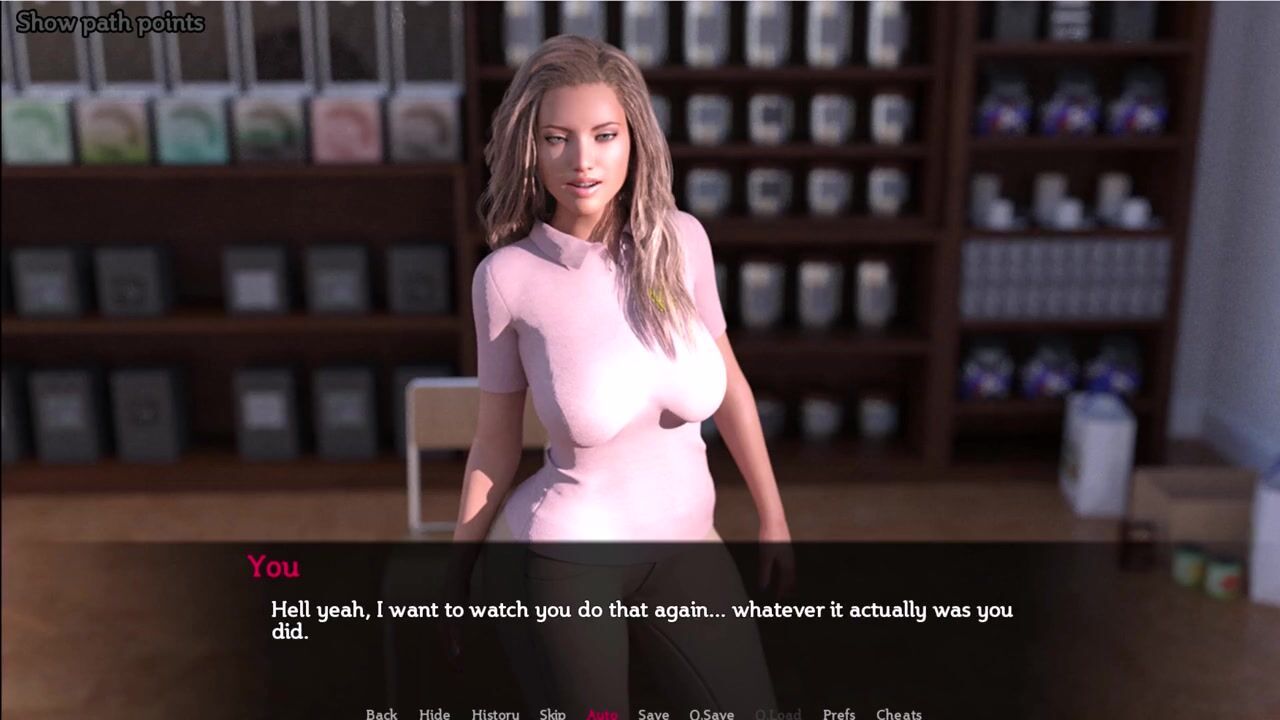Open the Save screen
Image resolution: width=1280 pixels, height=720 pixels.
click(653, 713)
